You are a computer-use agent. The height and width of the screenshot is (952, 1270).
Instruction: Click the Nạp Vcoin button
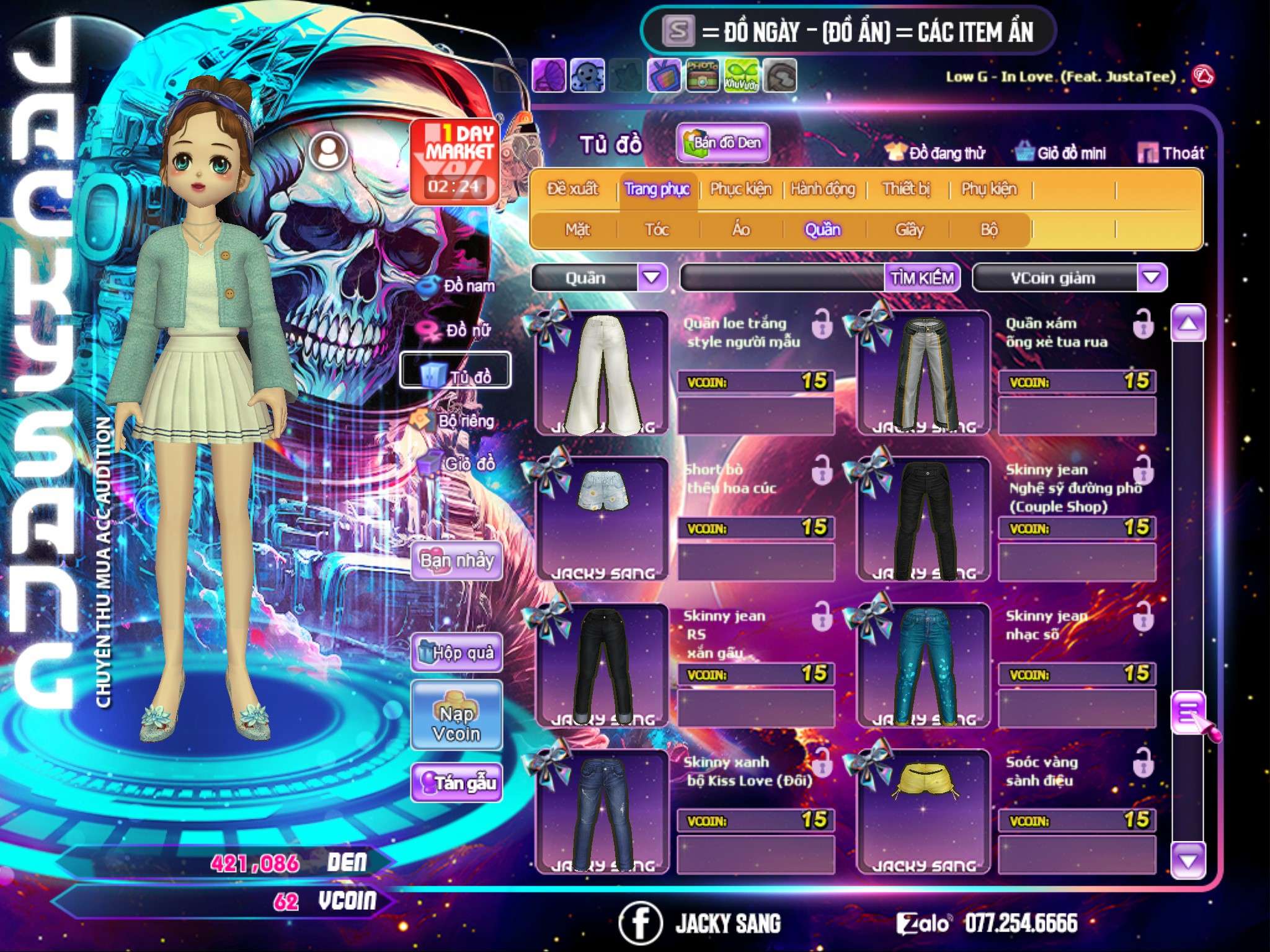[456, 723]
